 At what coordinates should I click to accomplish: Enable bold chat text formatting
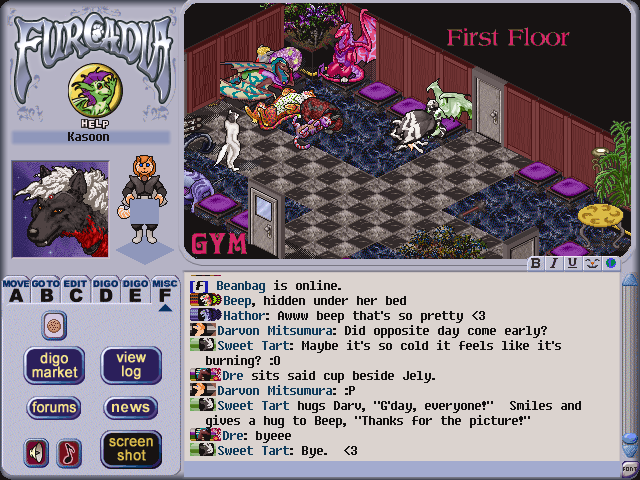point(536,264)
